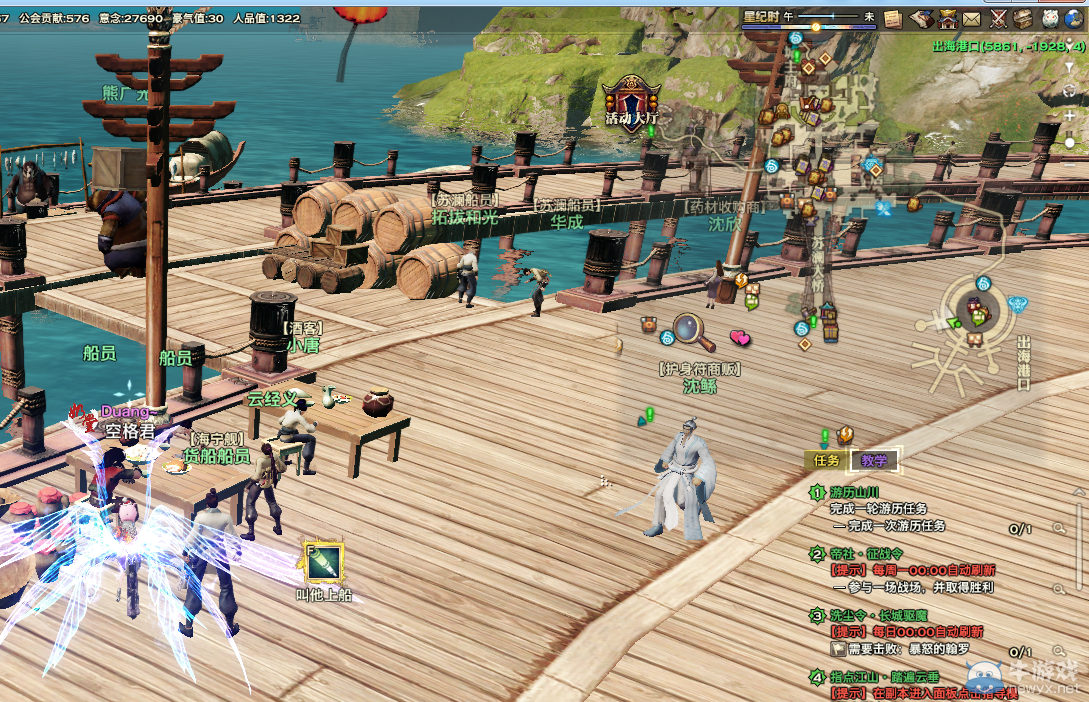
Task: Open the 游历山川 quest entry
Action: pos(855,492)
